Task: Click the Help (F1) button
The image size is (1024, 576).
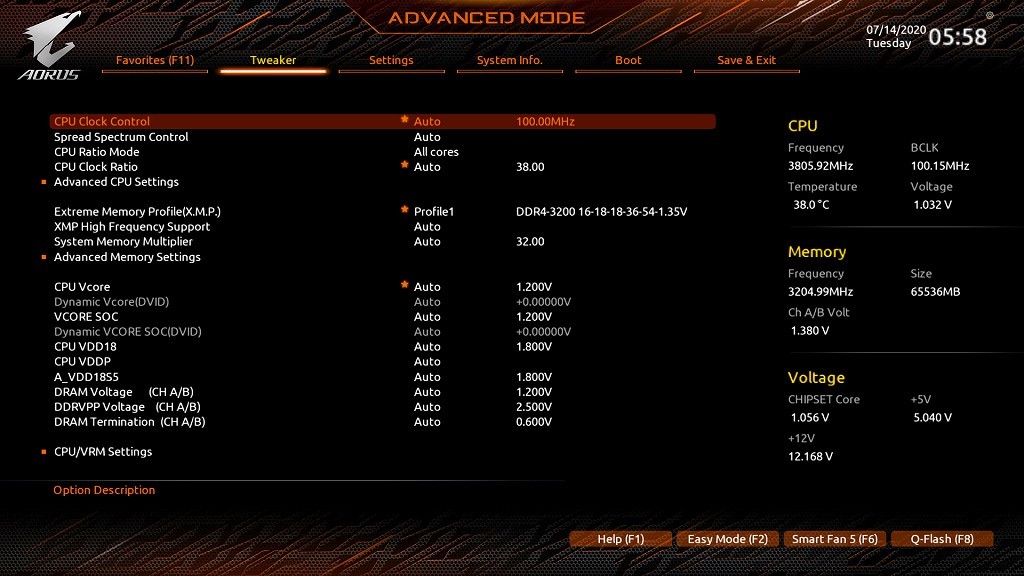Action: 621,539
